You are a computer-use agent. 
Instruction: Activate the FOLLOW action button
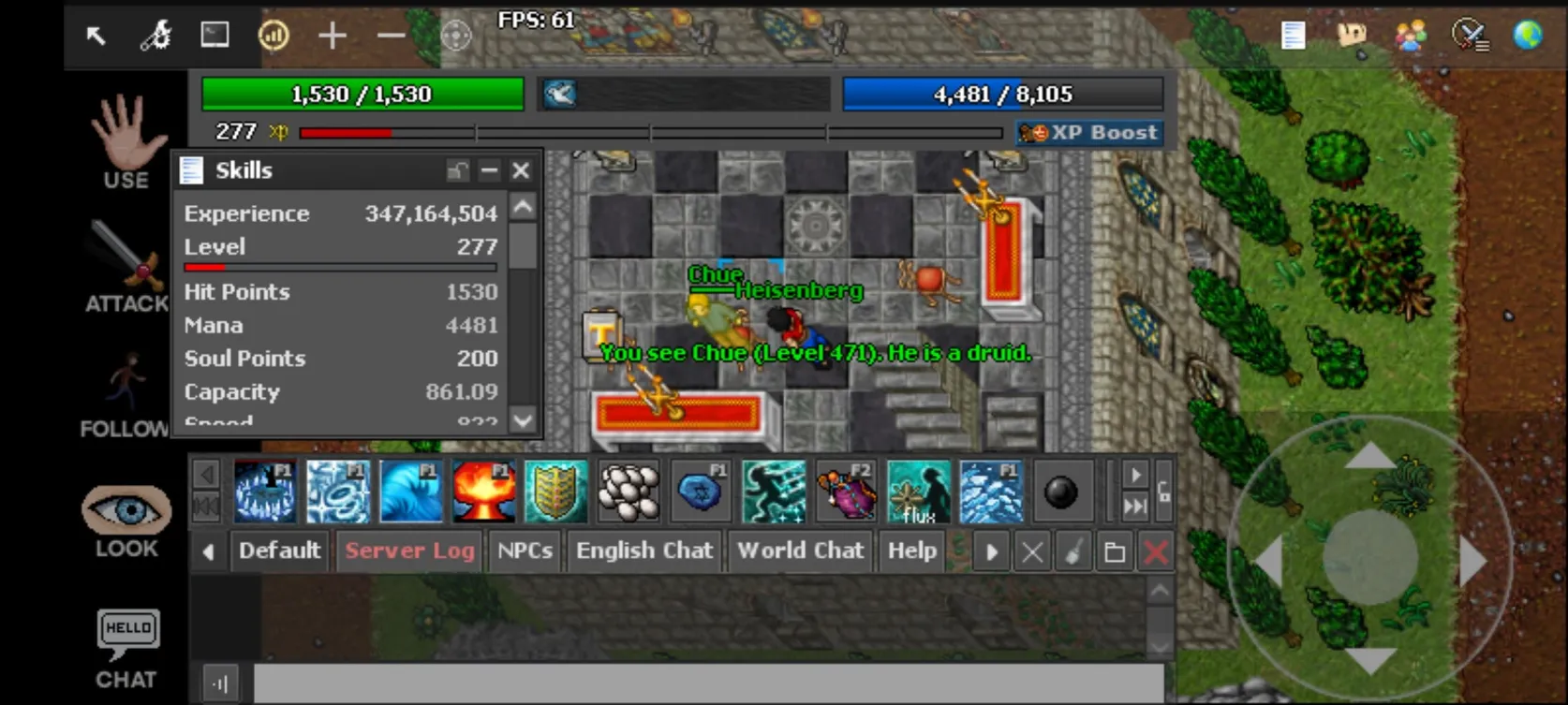tap(125, 393)
